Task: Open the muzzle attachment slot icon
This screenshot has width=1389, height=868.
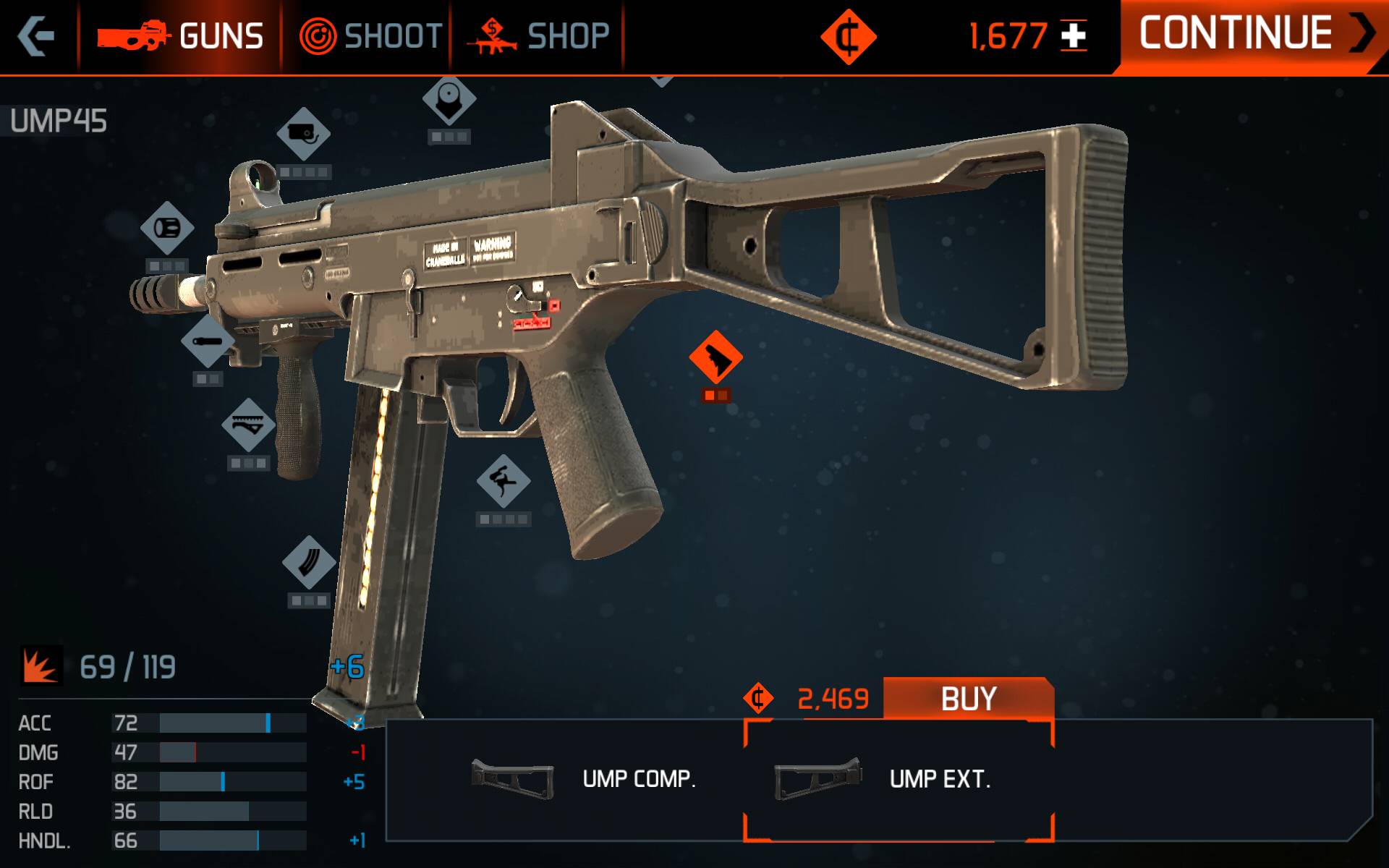Action: 167,228
